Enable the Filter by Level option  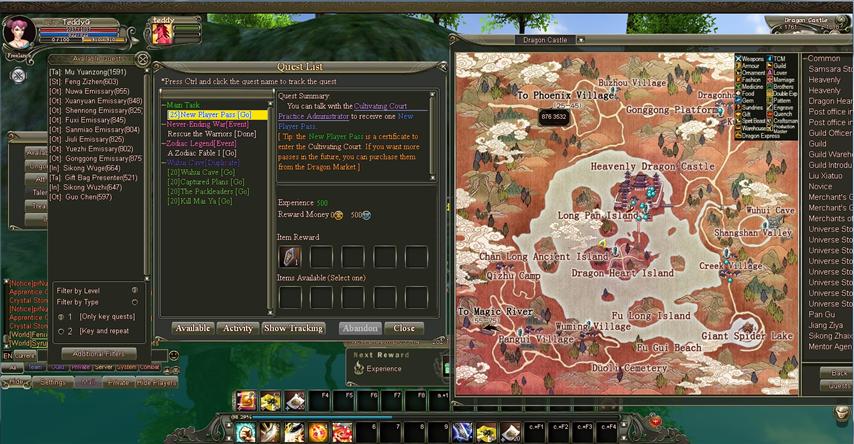point(134,290)
